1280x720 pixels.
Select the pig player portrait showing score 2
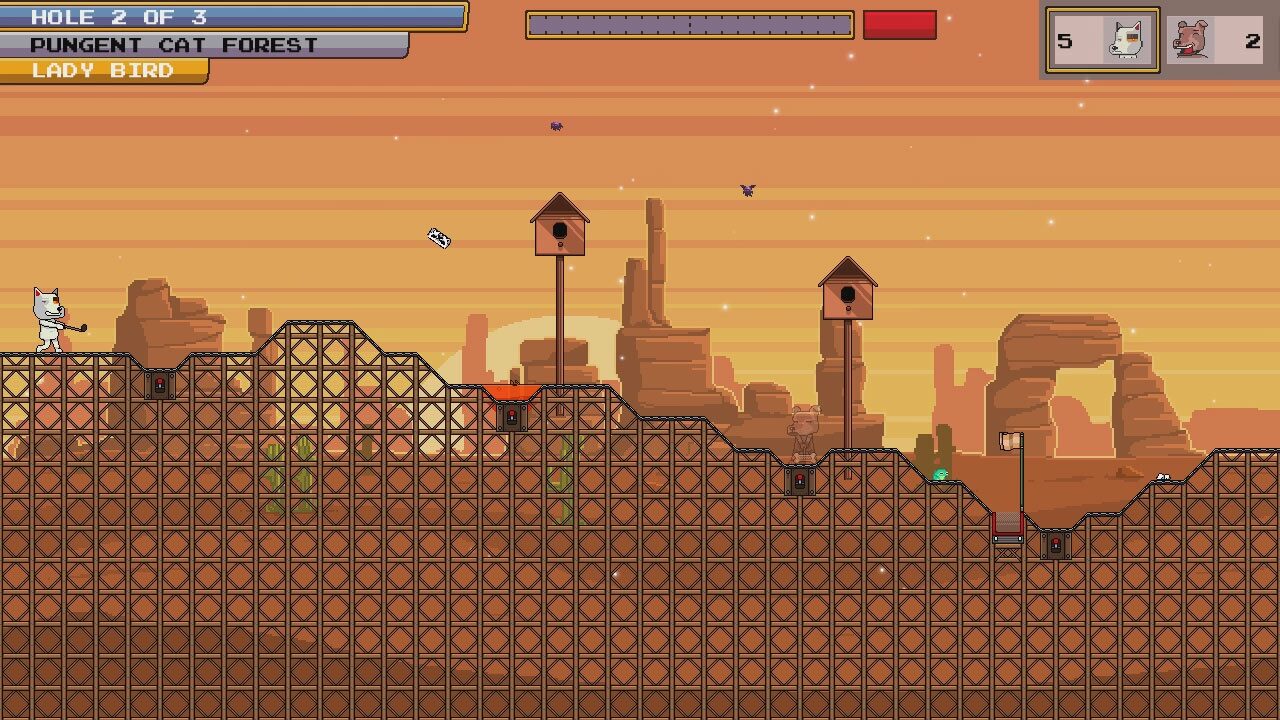(1213, 40)
